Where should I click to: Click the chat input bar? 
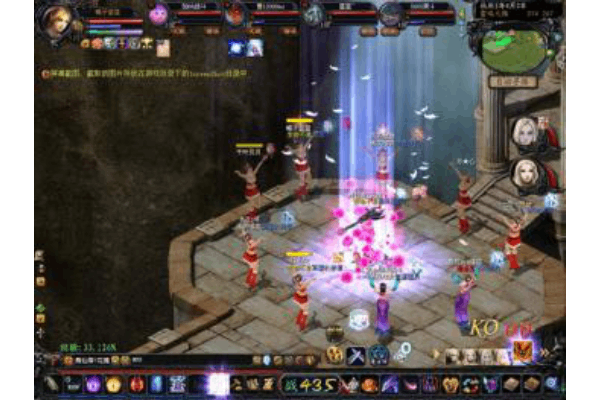[150, 359]
